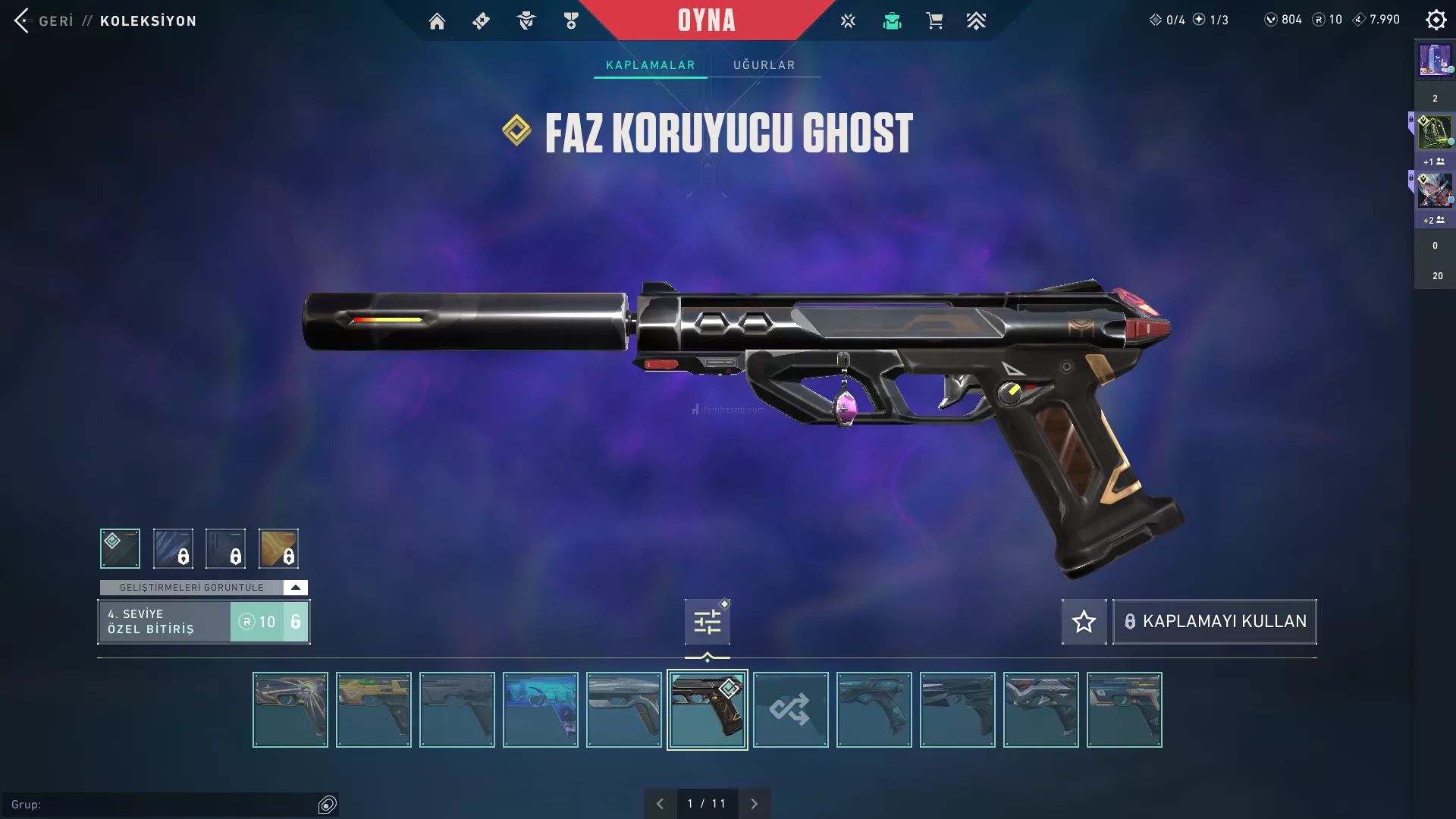Click Kaplamayı Kullan to equip skin
Image resolution: width=1456 pixels, height=819 pixels.
[1214, 622]
